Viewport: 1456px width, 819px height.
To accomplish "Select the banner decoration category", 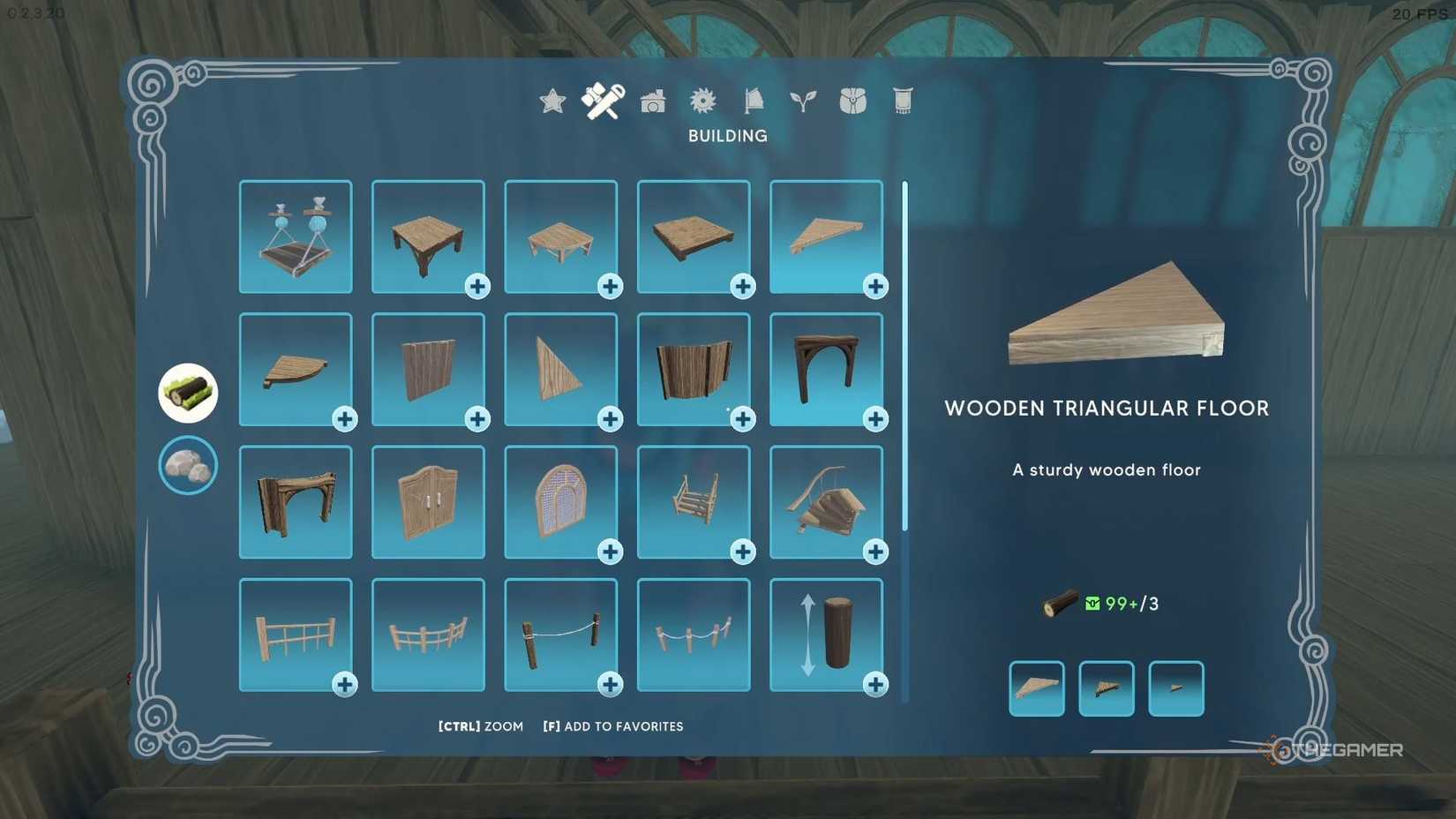I will (902, 101).
